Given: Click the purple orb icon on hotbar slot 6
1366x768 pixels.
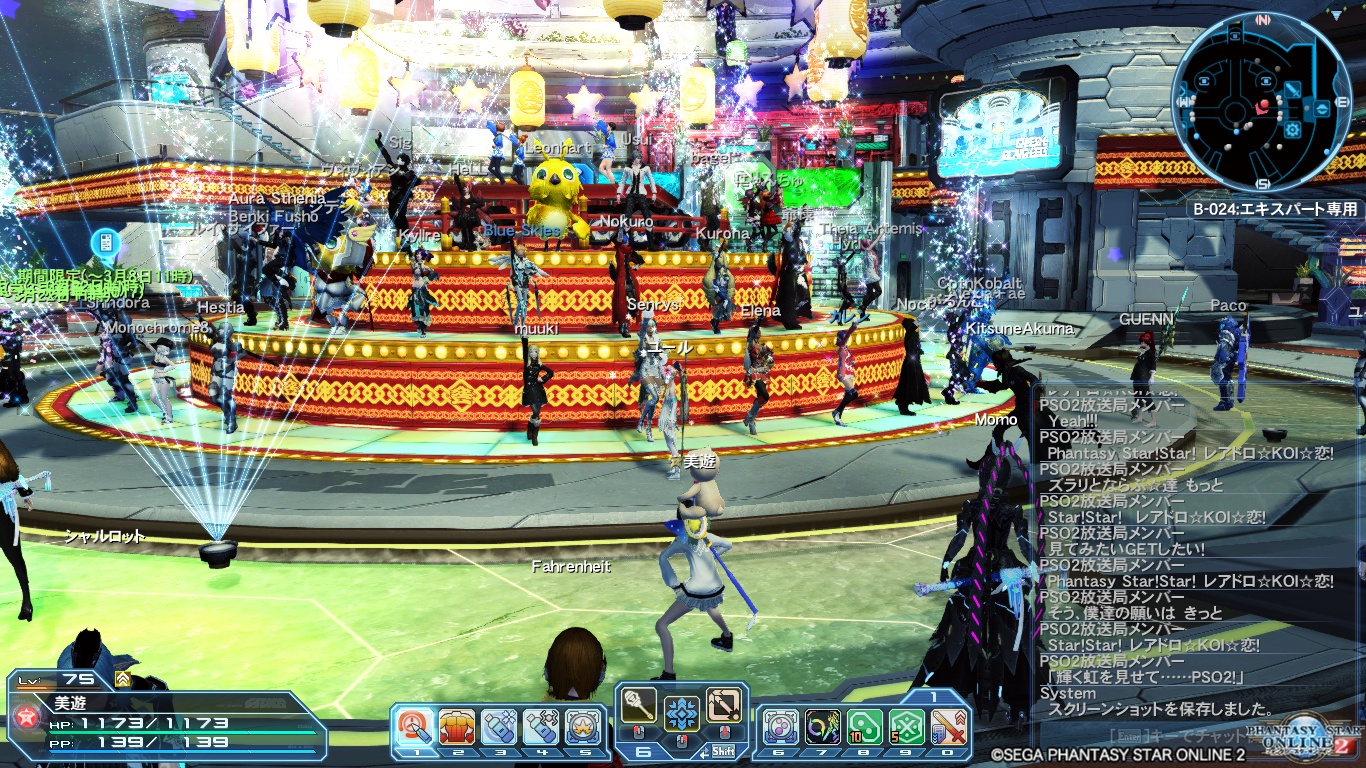Looking at the screenshot, I should tap(783, 726).
